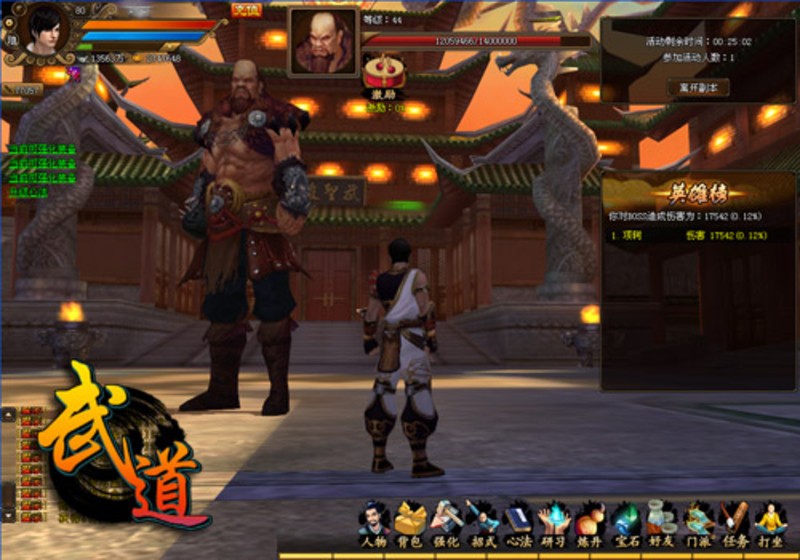Open the 宝石 gem menu

point(626,522)
